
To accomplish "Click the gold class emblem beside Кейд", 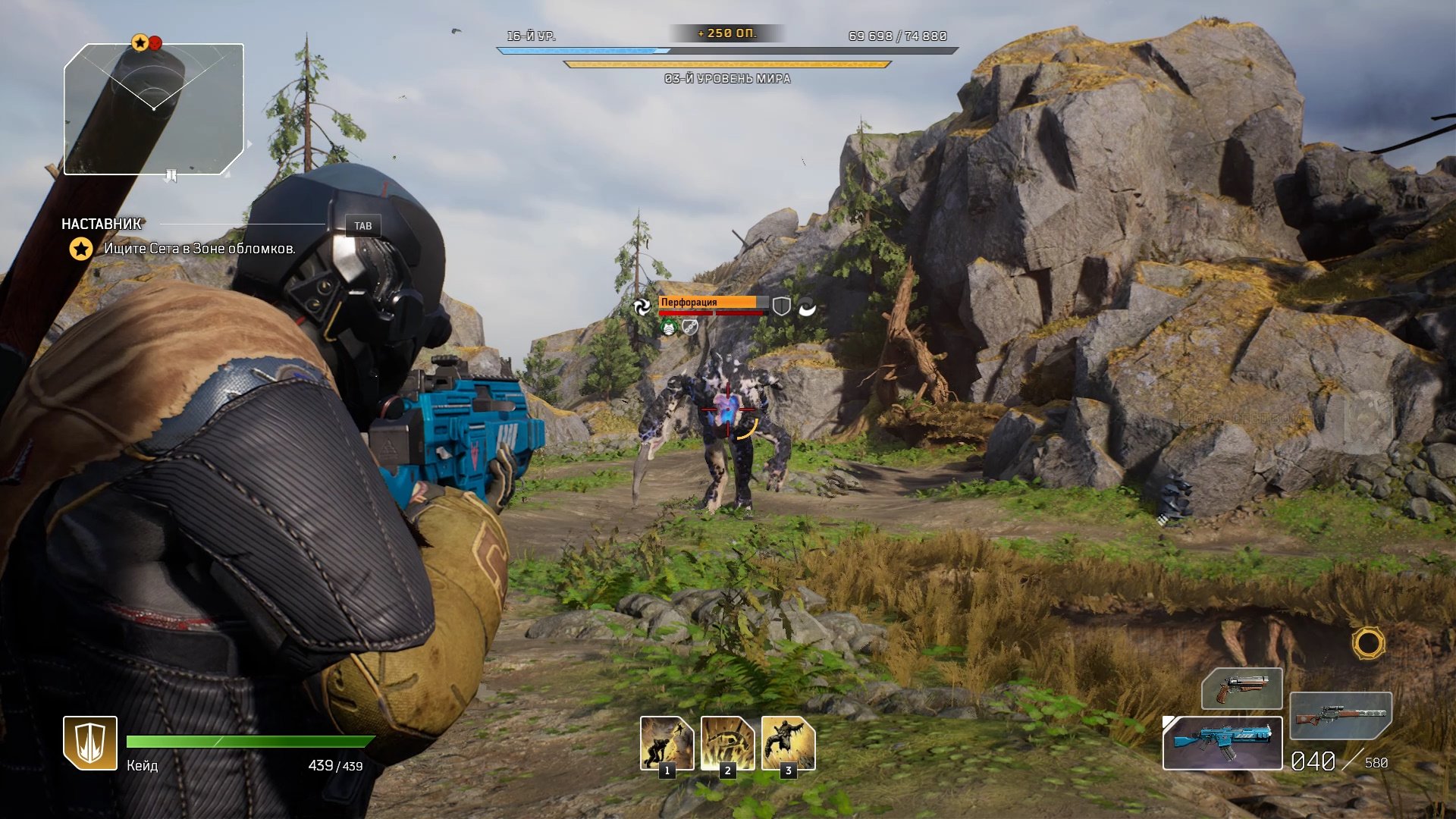I will (x=90, y=743).
